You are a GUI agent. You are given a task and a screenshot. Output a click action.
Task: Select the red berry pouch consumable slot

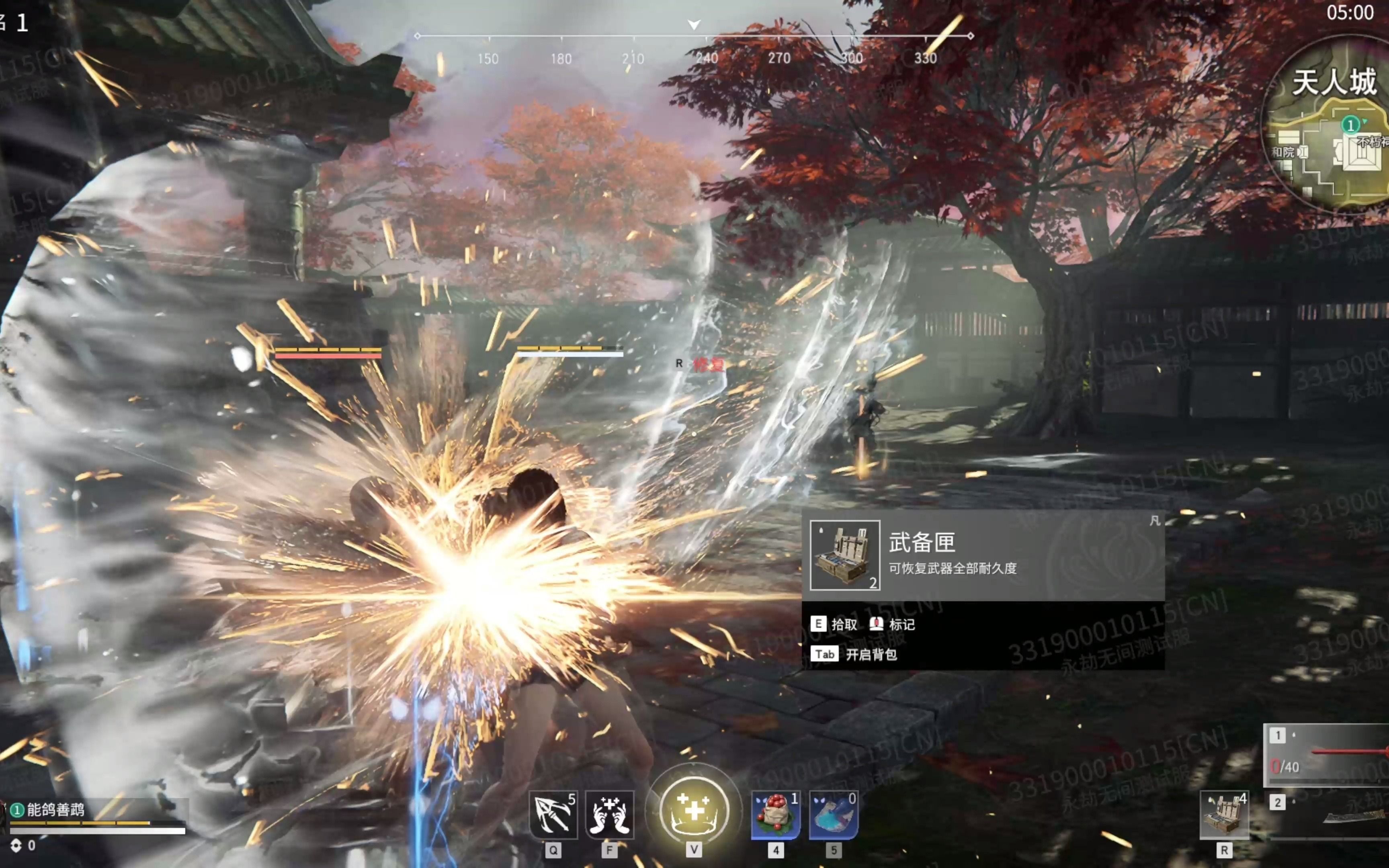pos(775,815)
